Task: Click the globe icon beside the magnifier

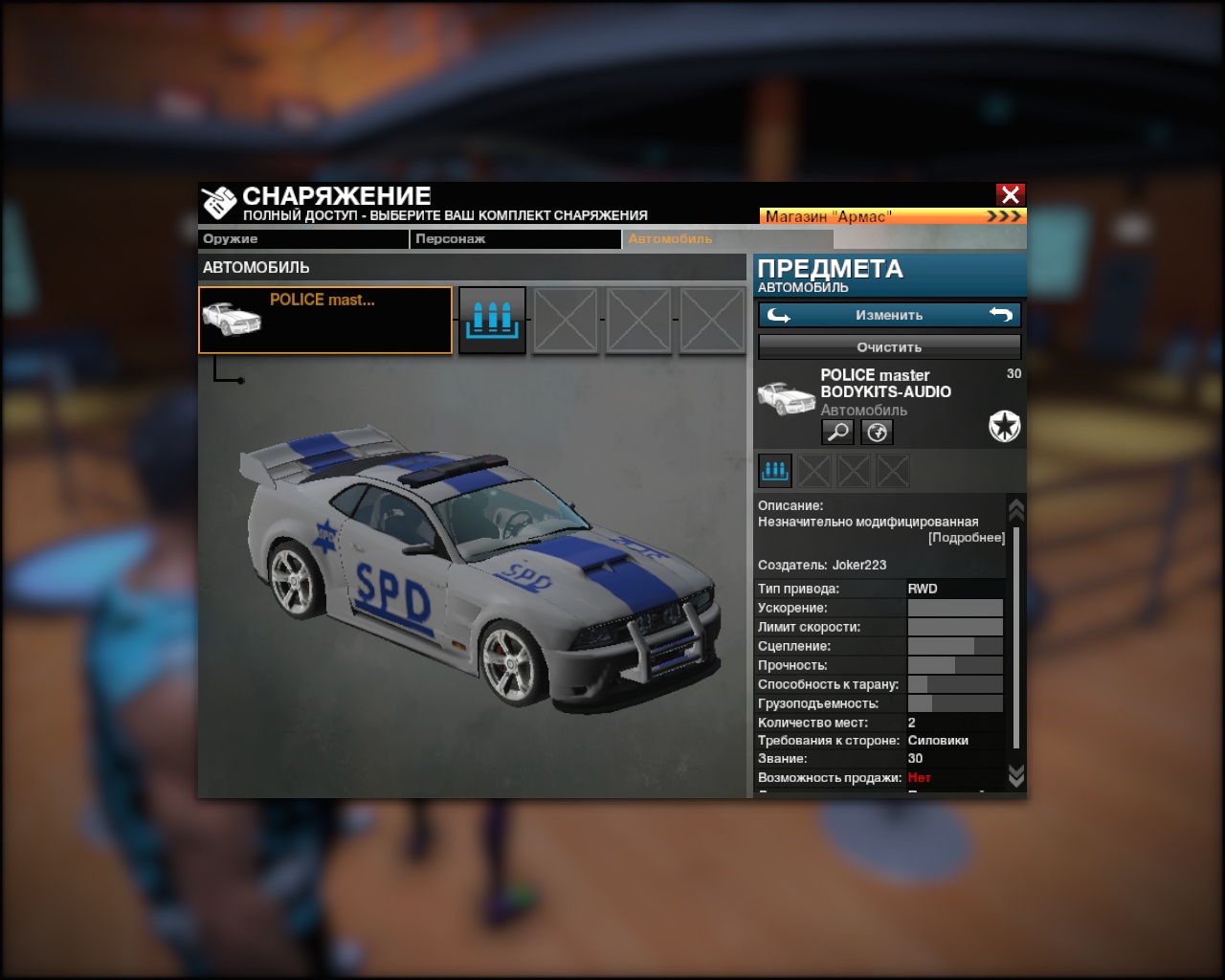Action: coord(877,433)
